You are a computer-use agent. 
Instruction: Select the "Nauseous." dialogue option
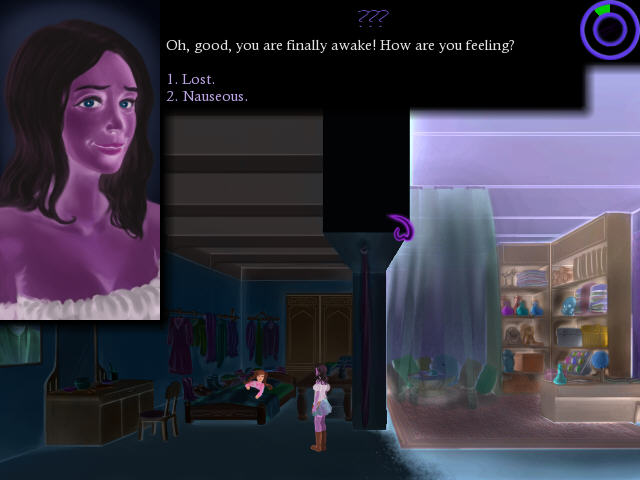tap(207, 97)
